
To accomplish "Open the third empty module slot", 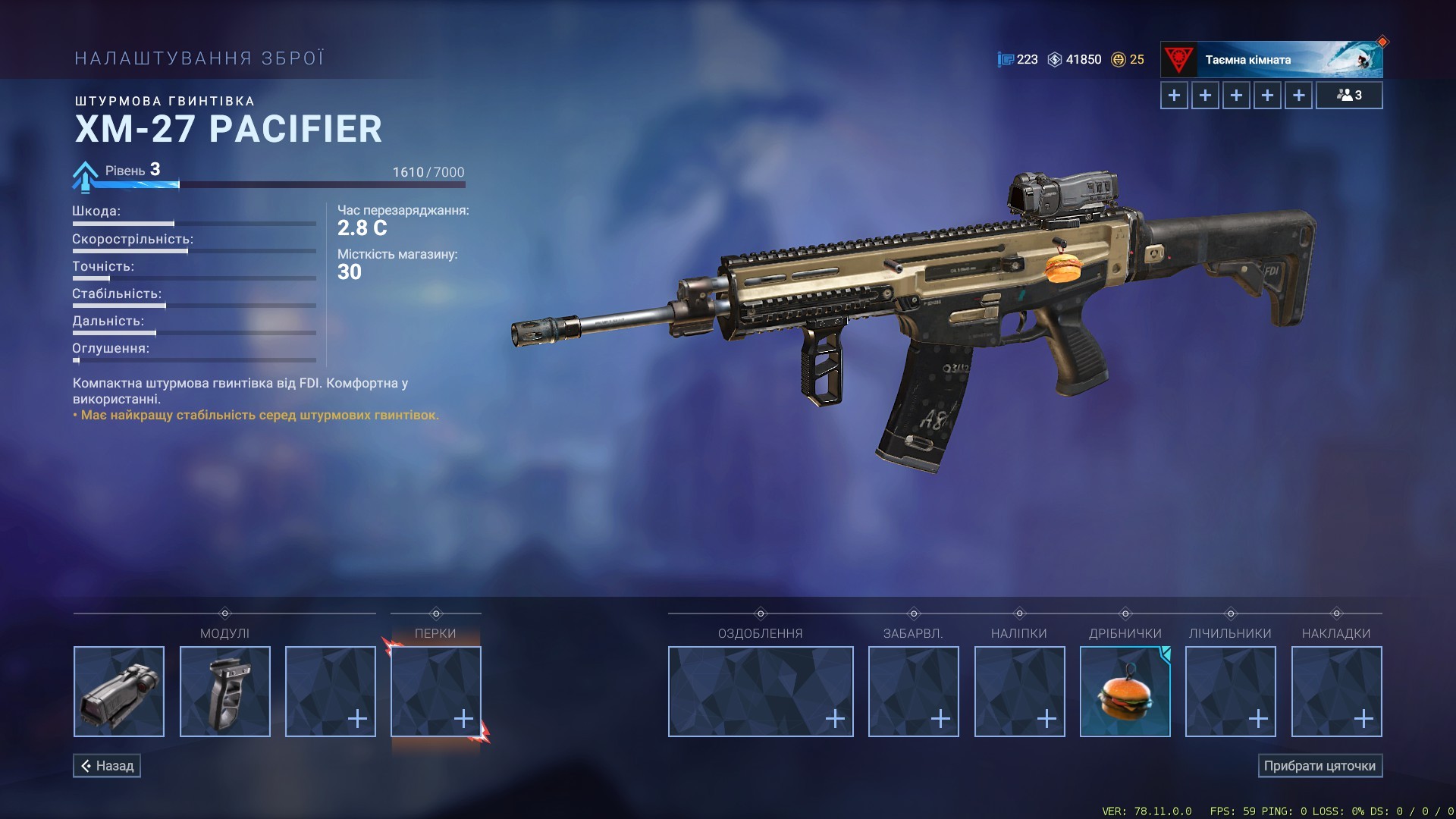I will point(331,692).
